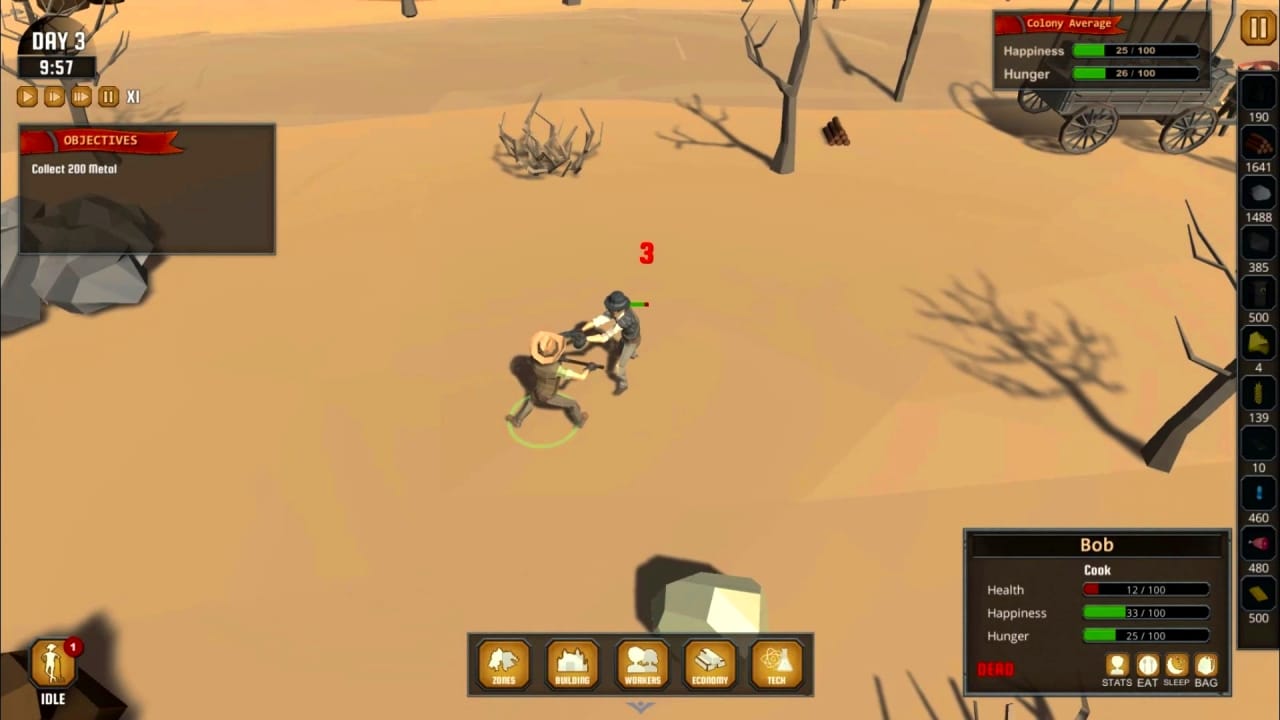Click the Collect 200 Metal objective

(x=73, y=168)
